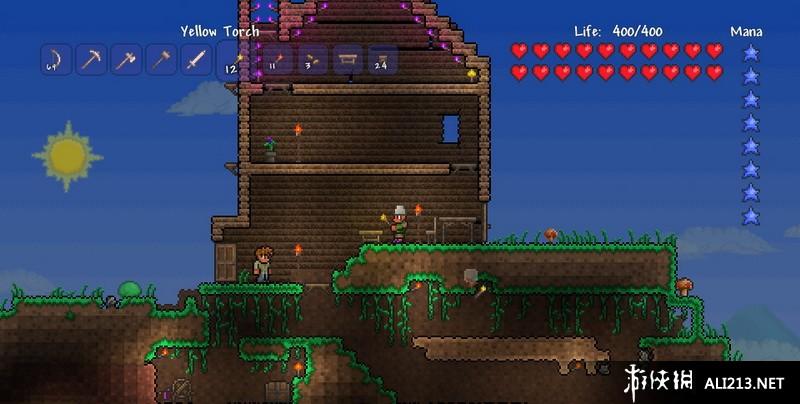Choose the hotbar slot with 24 items
The width and height of the screenshot is (800, 404).
pyautogui.click(x=382, y=60)
